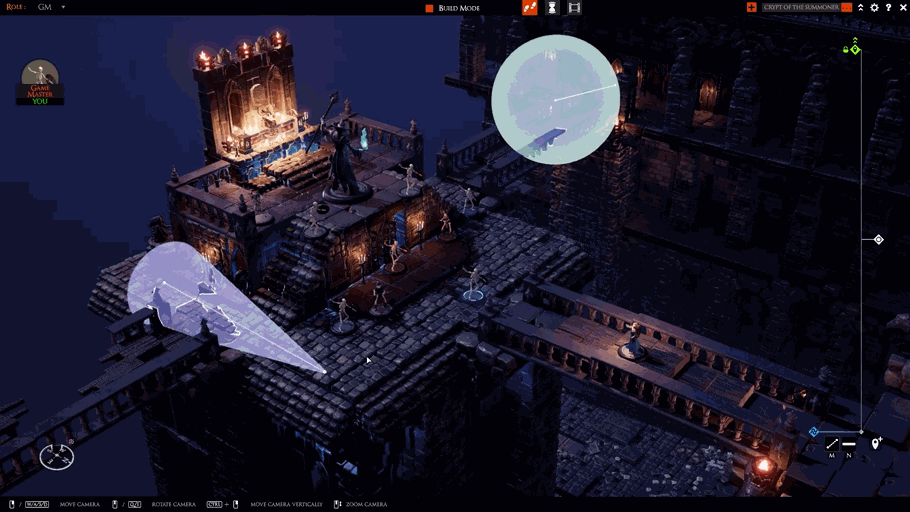Open the film strip cinematic icon
910x512 pixels.
pyautogui.click(x=574, y=8)
